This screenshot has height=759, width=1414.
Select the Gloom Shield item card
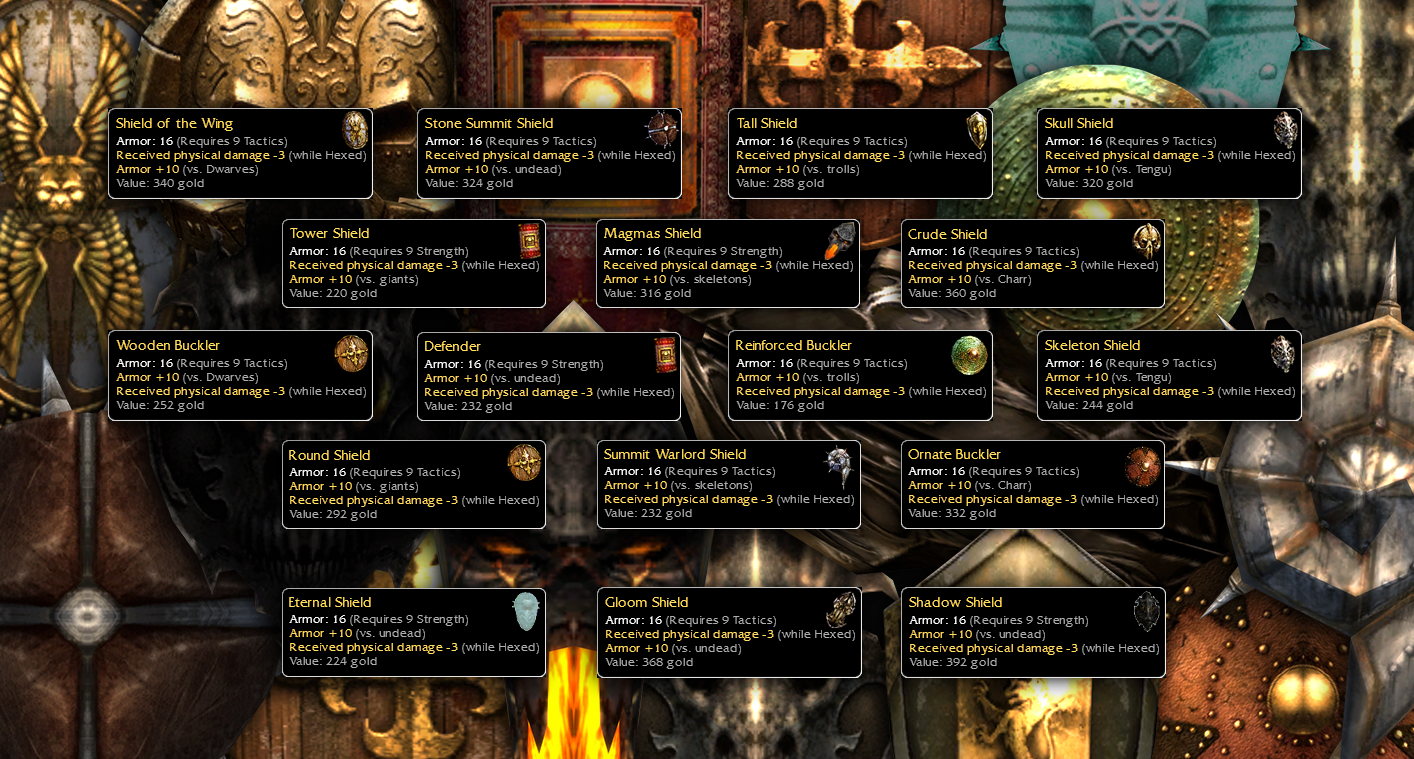click(728, 633)
